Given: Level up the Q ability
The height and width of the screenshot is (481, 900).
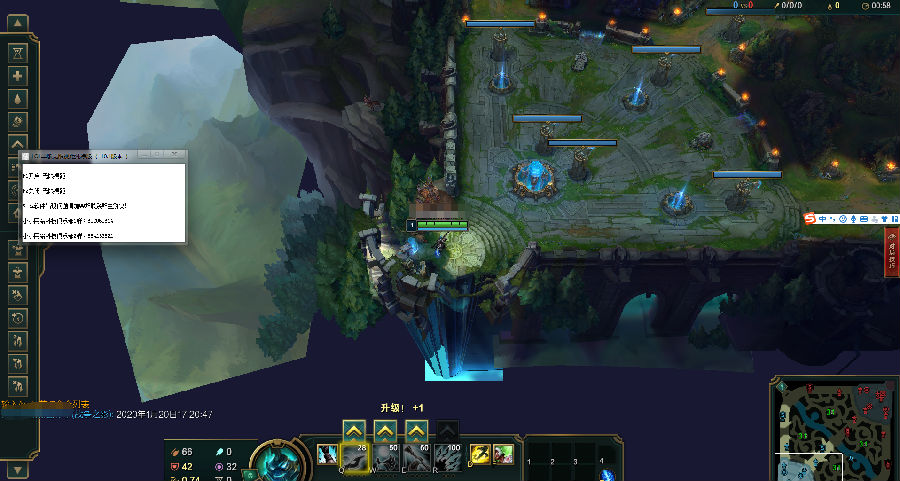Looking at the screenshot, I should 353,430.
